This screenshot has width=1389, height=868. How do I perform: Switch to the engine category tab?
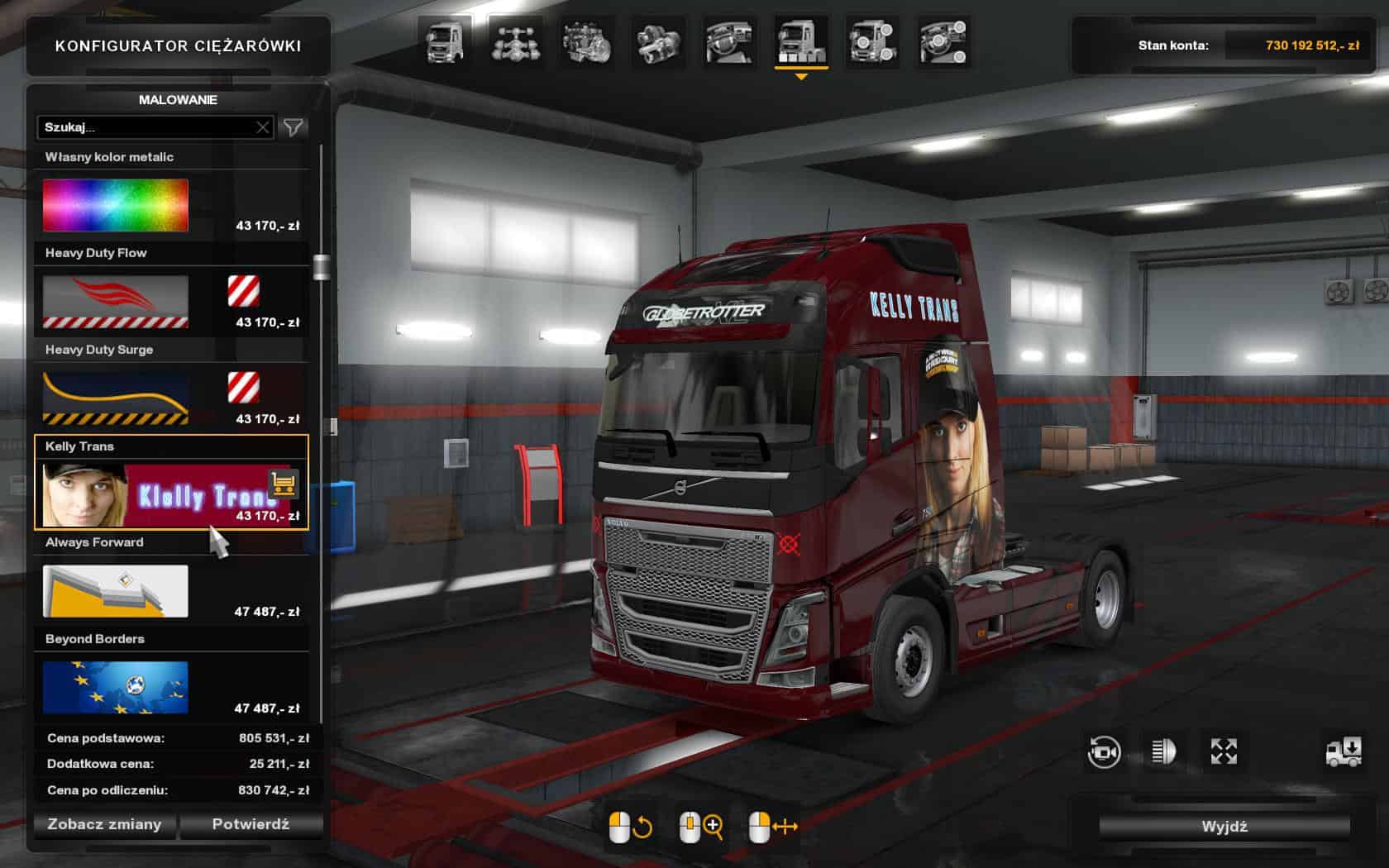point(587,43)
